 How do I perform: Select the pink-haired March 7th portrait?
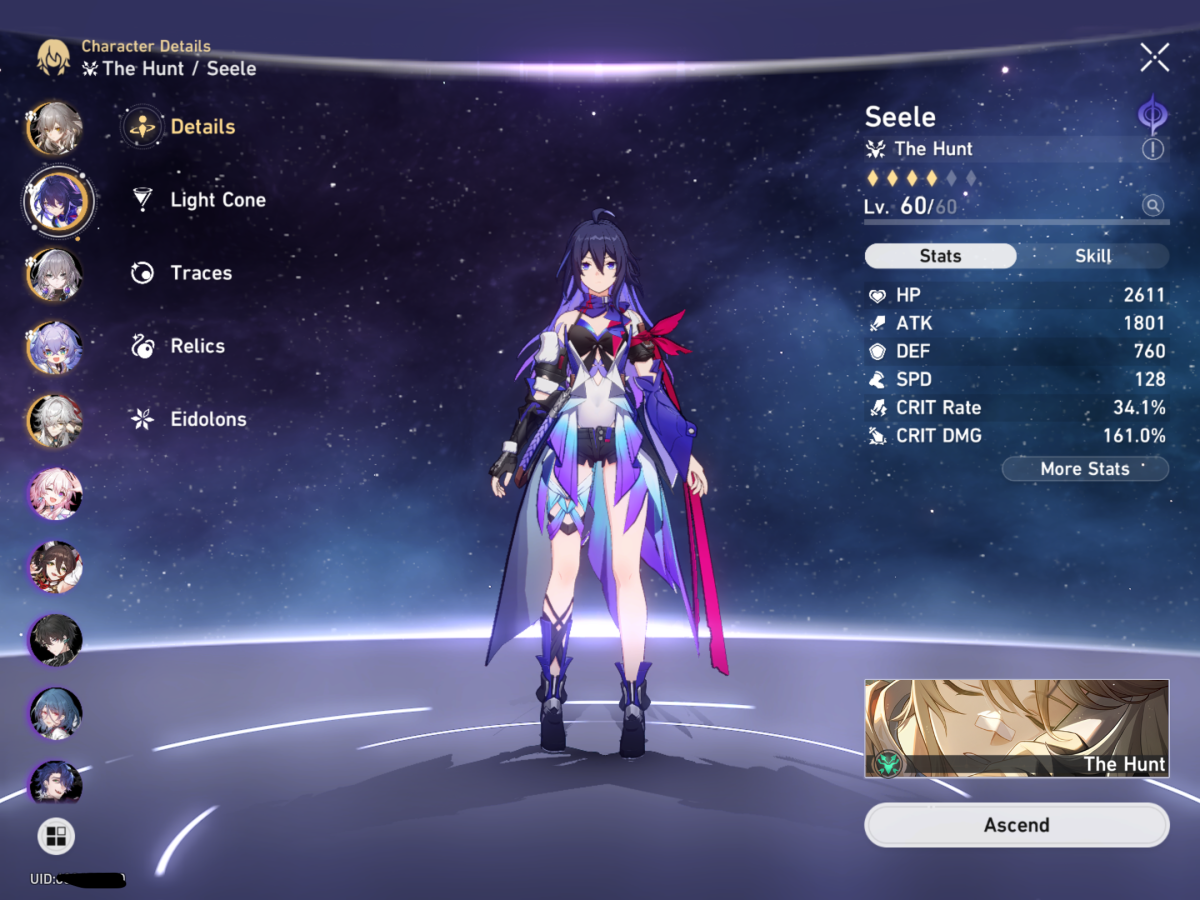pyautogui.click(x=55, y=493)
